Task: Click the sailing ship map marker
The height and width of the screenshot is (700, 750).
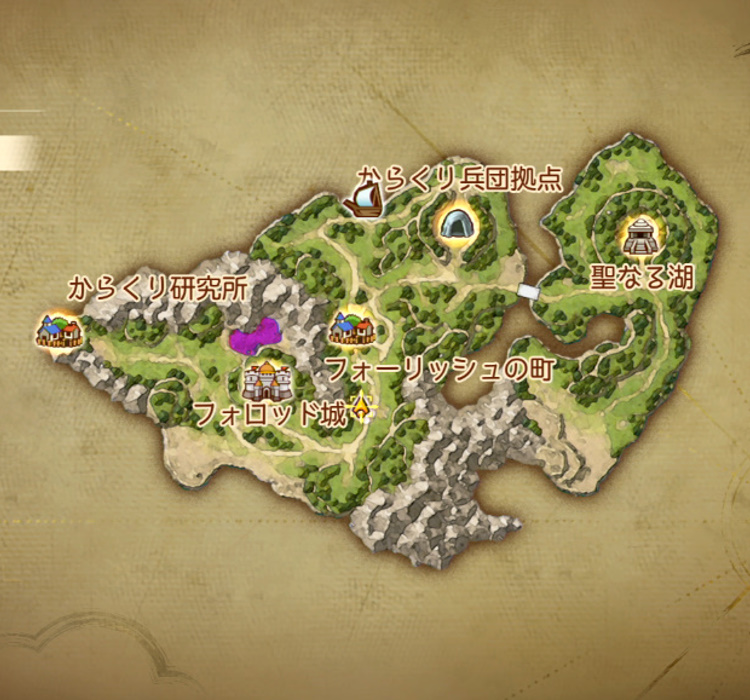Action: pyautogui.click(x=363, y=203)
